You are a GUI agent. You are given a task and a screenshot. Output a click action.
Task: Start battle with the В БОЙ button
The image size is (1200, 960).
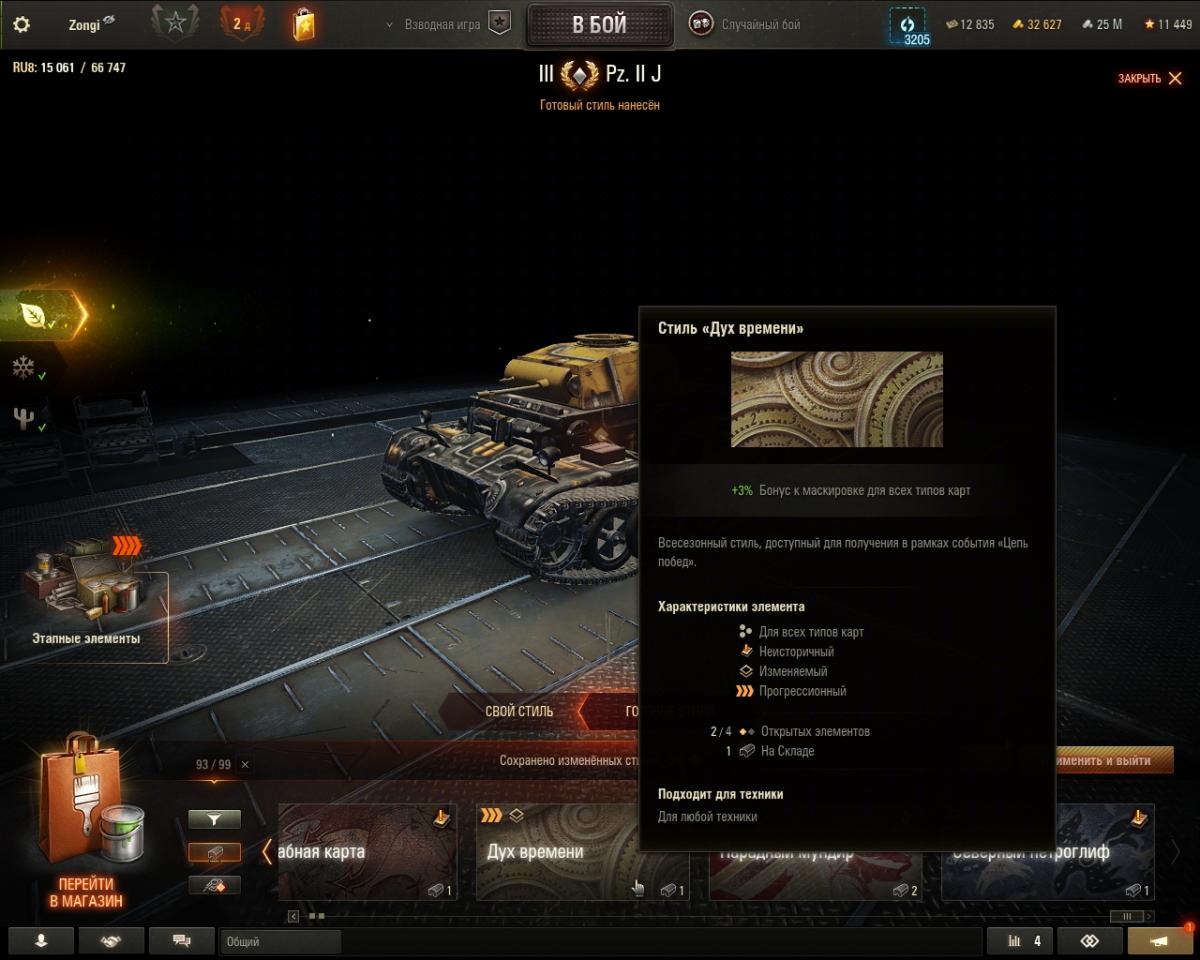coord(599,25)
